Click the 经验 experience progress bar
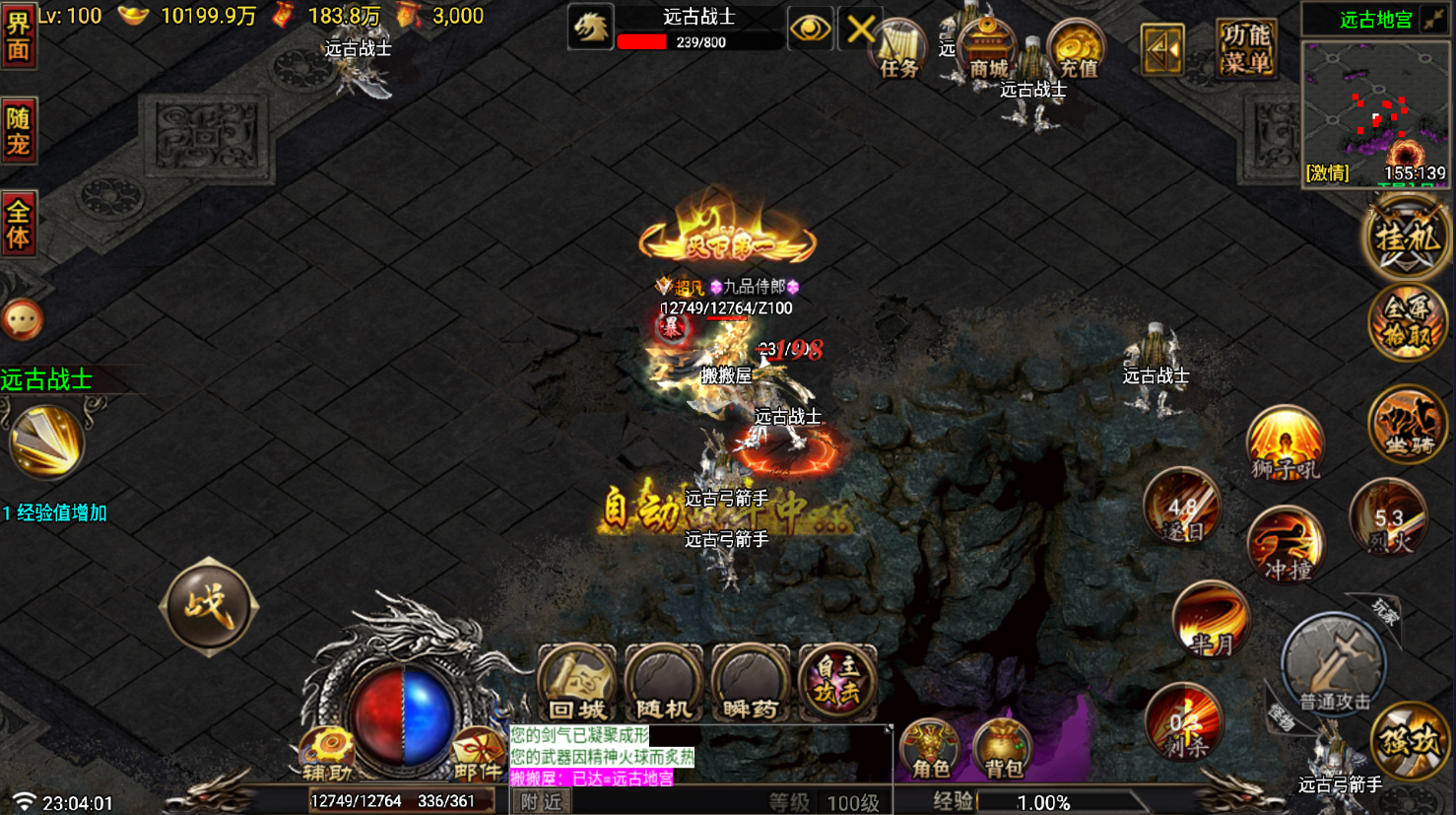1456x815 pixels. coord(1064,800)
